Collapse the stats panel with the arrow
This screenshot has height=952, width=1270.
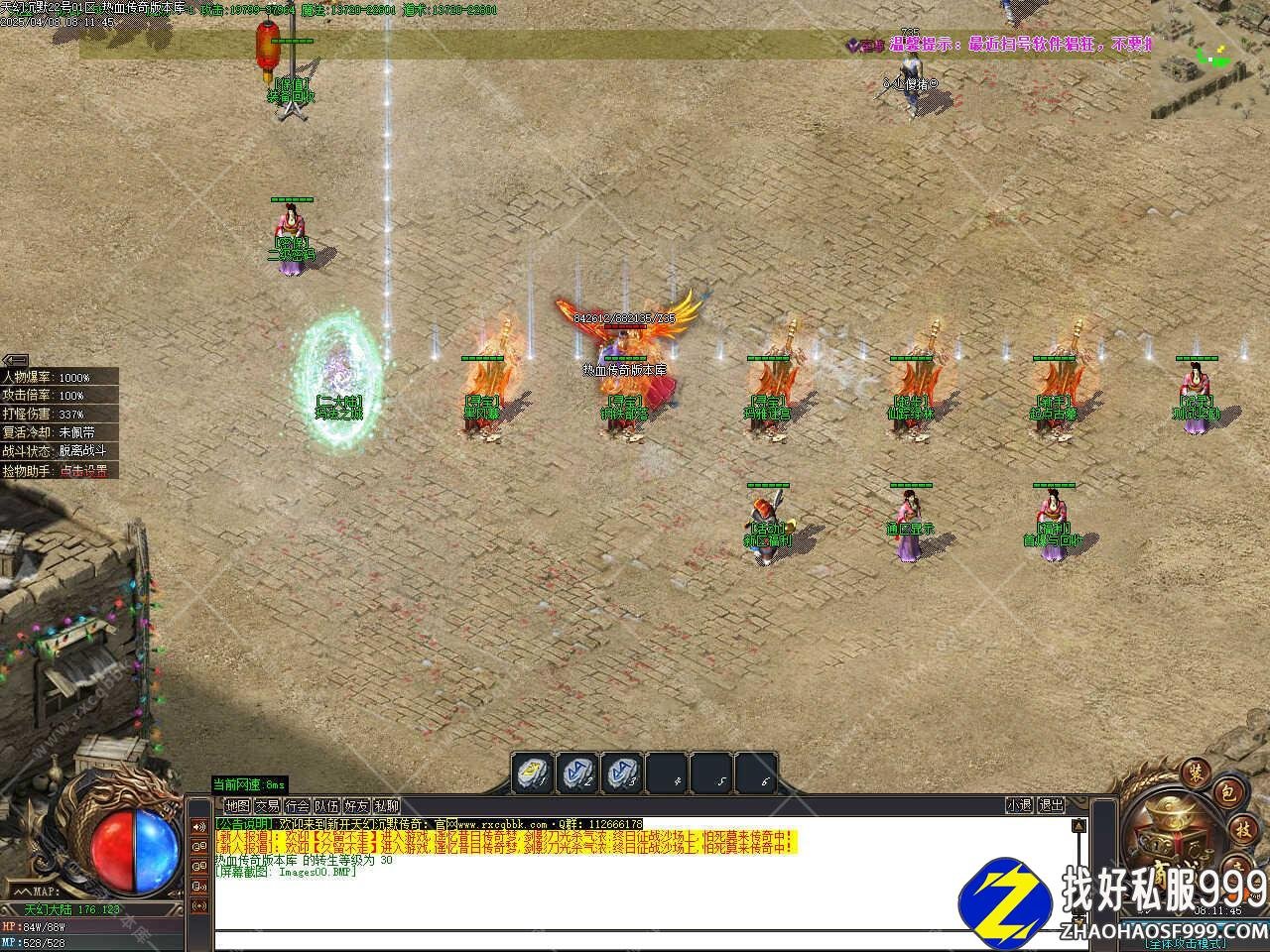pos(14,359)
